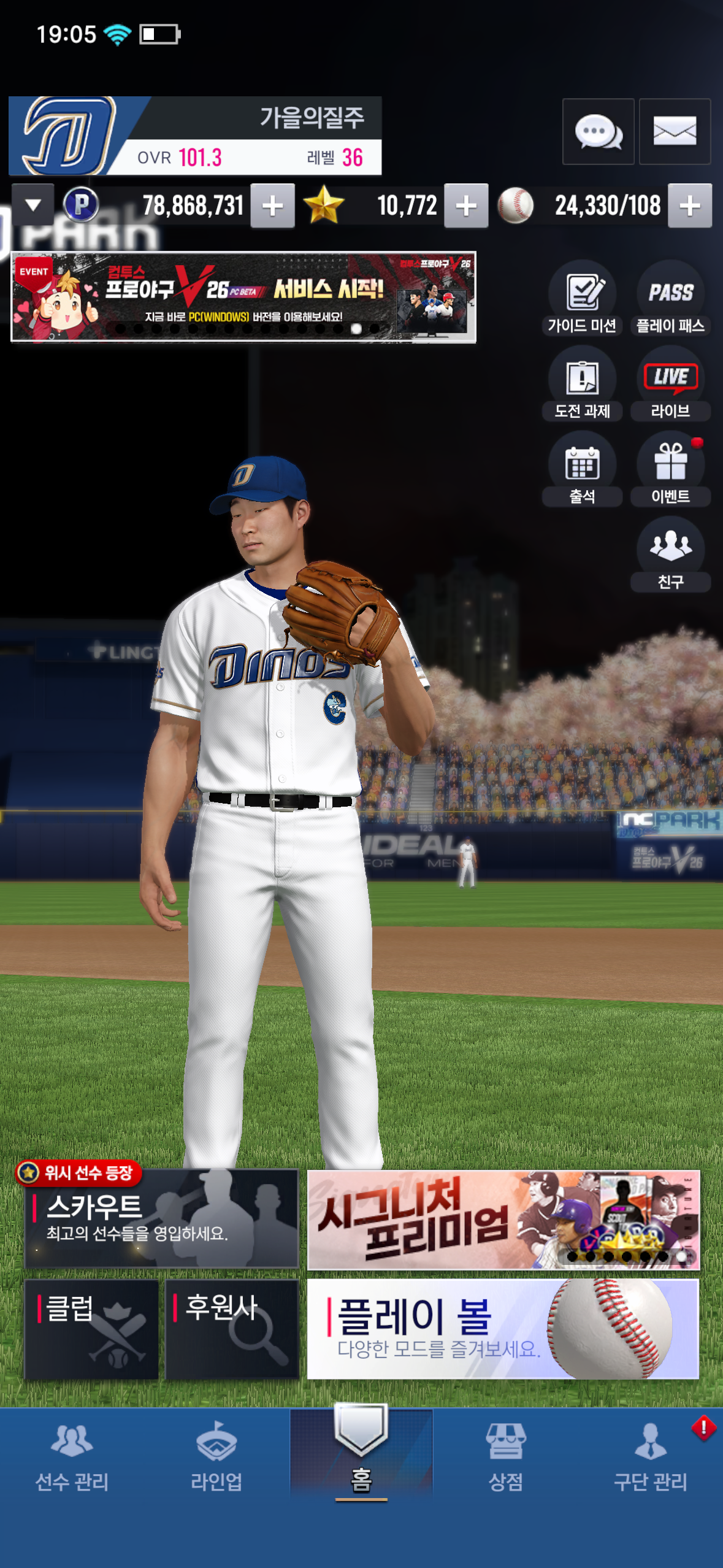Image resolution: width=723 pixels, height=1568 pixels.
Task: Open the 출석 attendance calendar
Action: coord(582,469)
